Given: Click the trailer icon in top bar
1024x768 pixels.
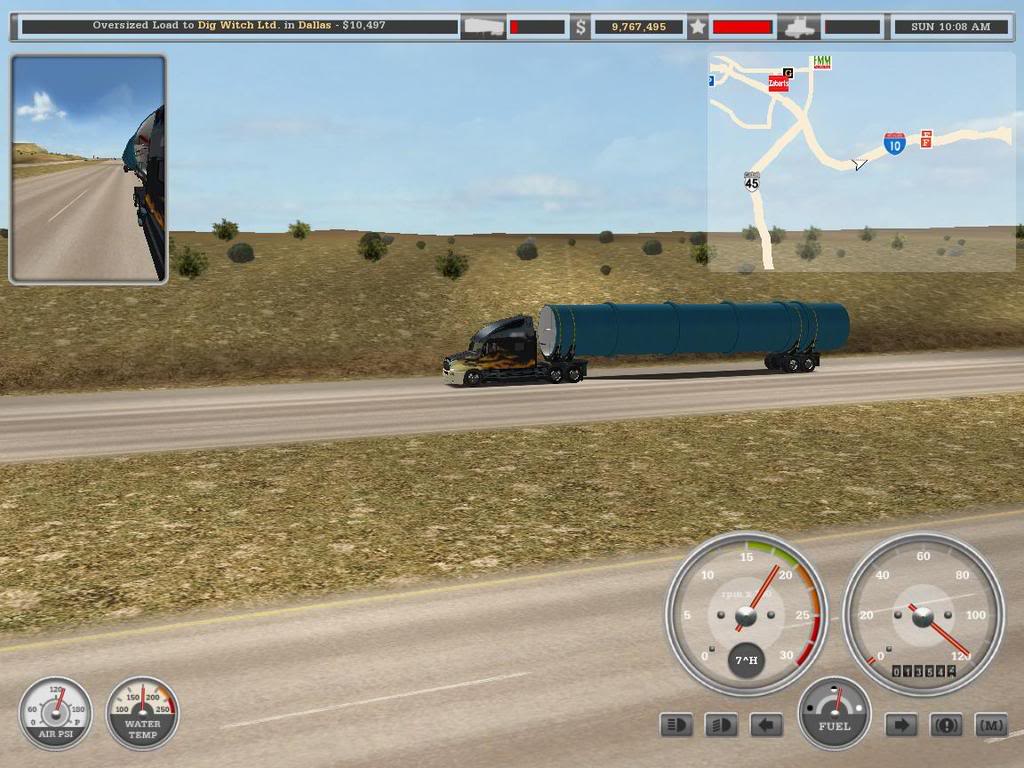Looking at the screenshot, I should 483,27.
